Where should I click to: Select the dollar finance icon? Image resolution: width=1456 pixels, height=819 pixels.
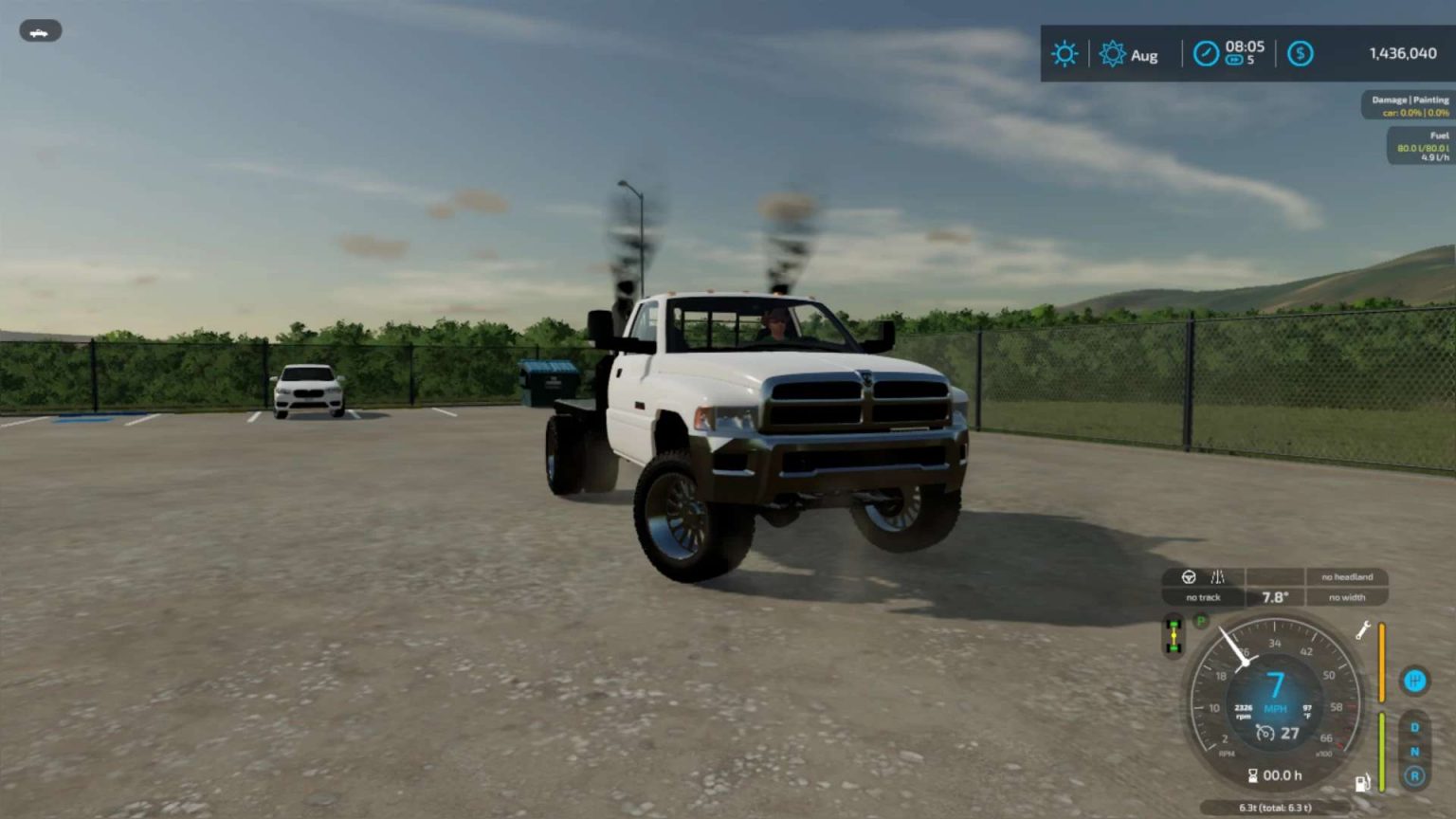[x=1301, y=53]
